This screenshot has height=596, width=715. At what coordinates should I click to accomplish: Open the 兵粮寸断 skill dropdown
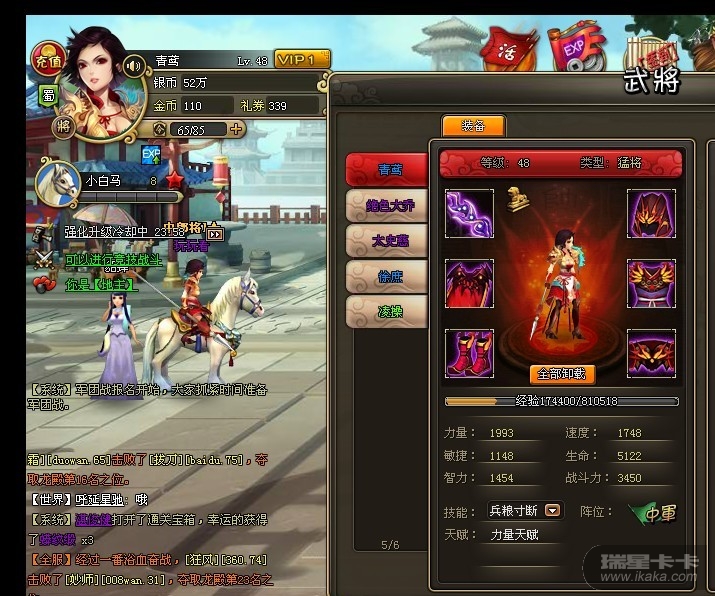[x=552, y=511]
